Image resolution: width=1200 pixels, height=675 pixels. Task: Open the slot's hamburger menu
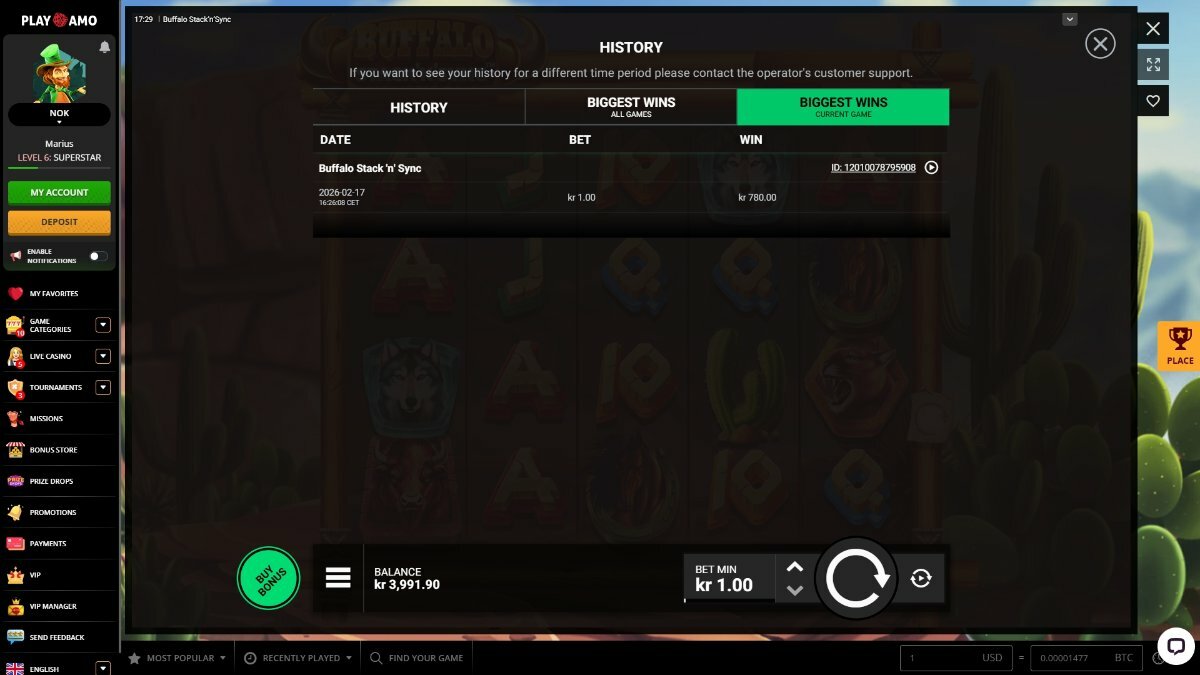pos(338,578)
